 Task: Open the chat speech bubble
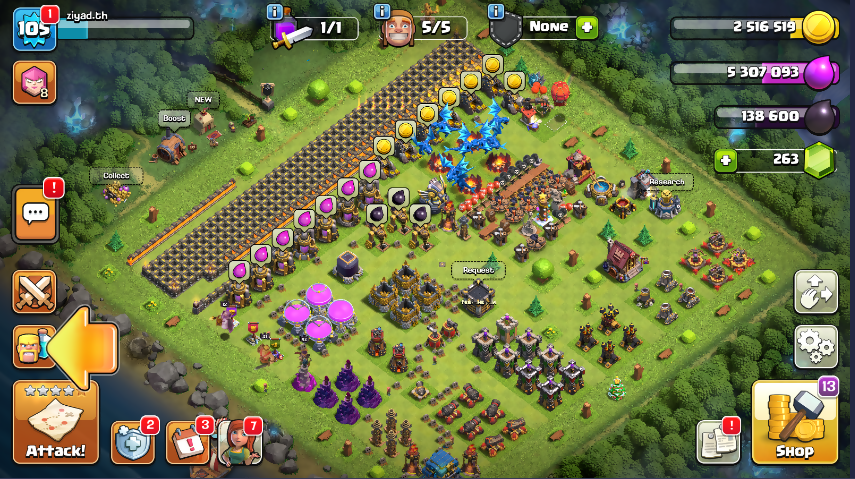[x=37, y=212]
